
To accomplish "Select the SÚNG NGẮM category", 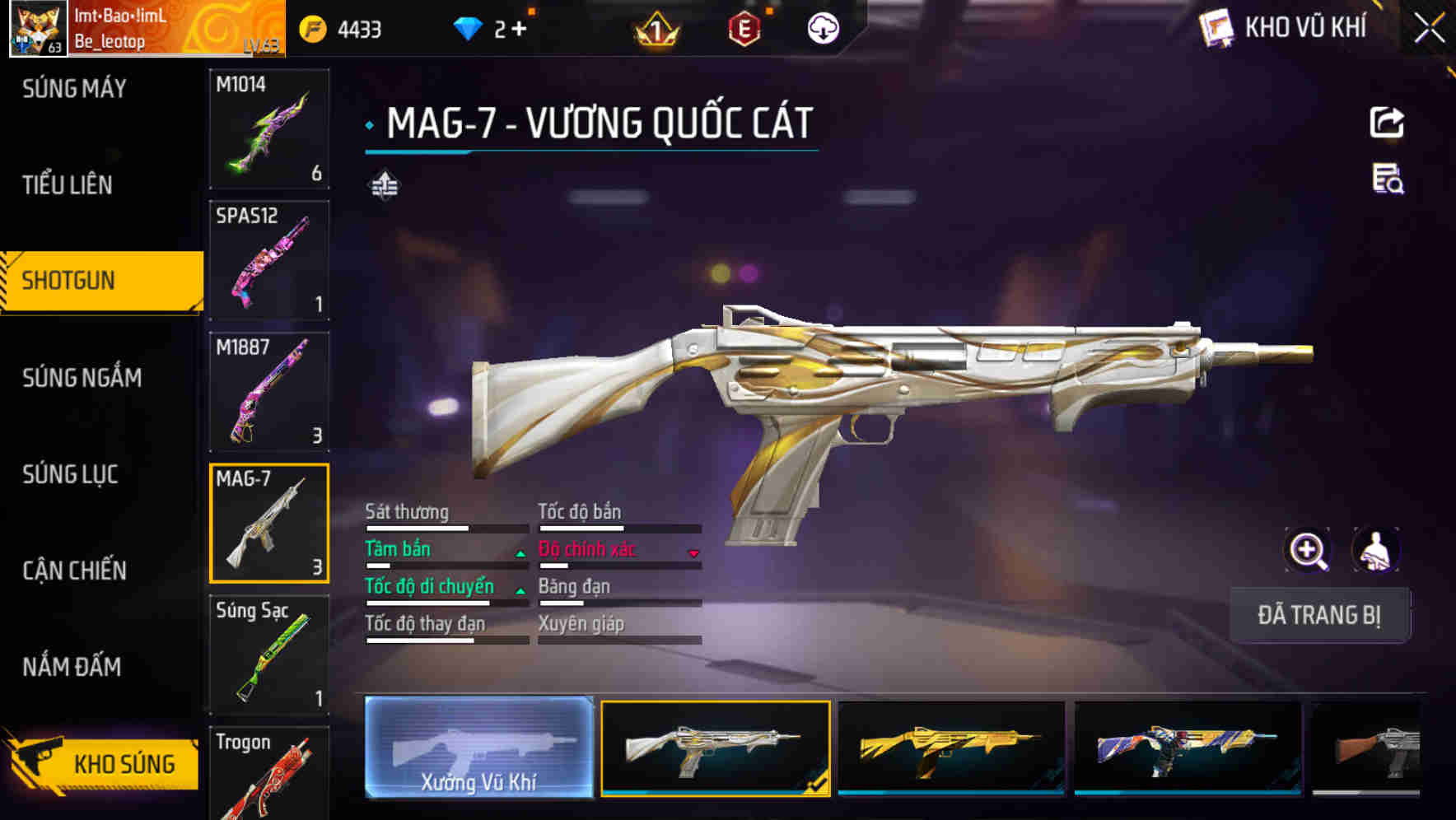I will click(x=82, y=378).
